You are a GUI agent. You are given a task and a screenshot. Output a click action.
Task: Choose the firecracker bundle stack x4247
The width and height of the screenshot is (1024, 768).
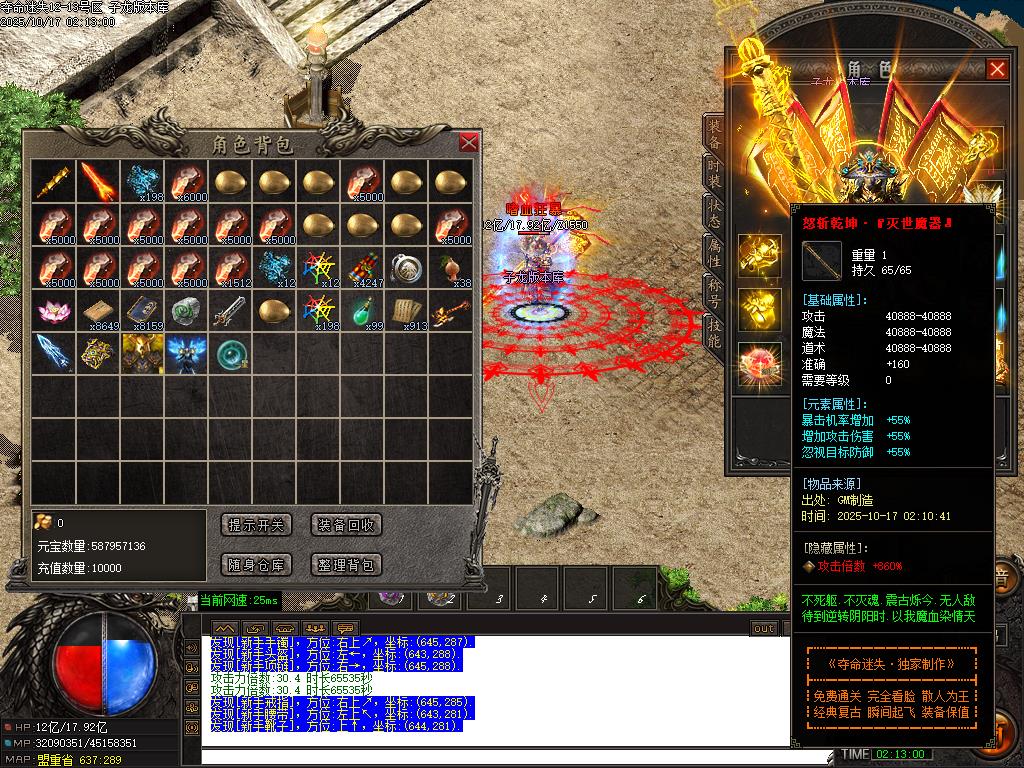click(364, 268)
